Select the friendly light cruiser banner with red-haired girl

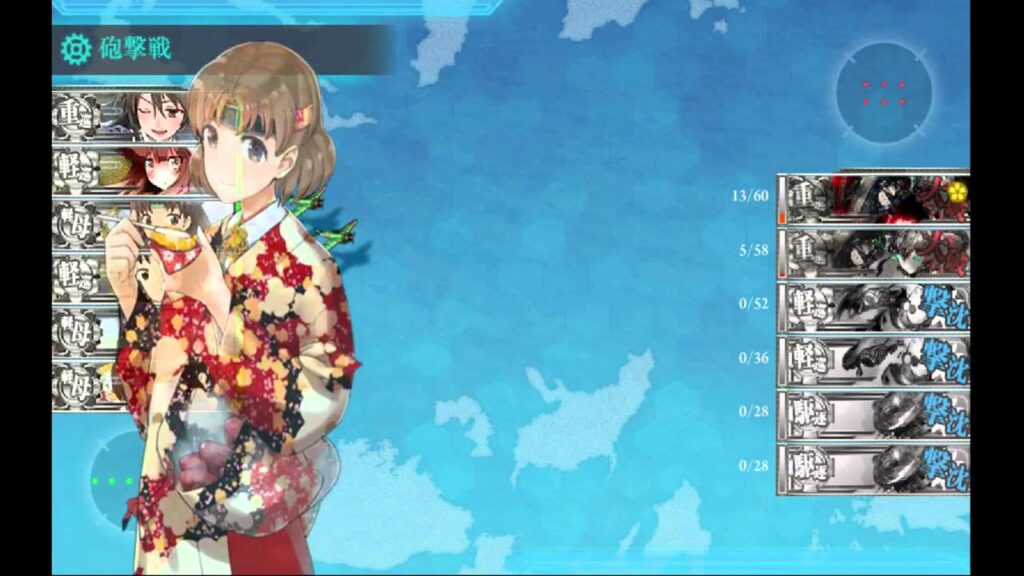(x=121, y=171)
